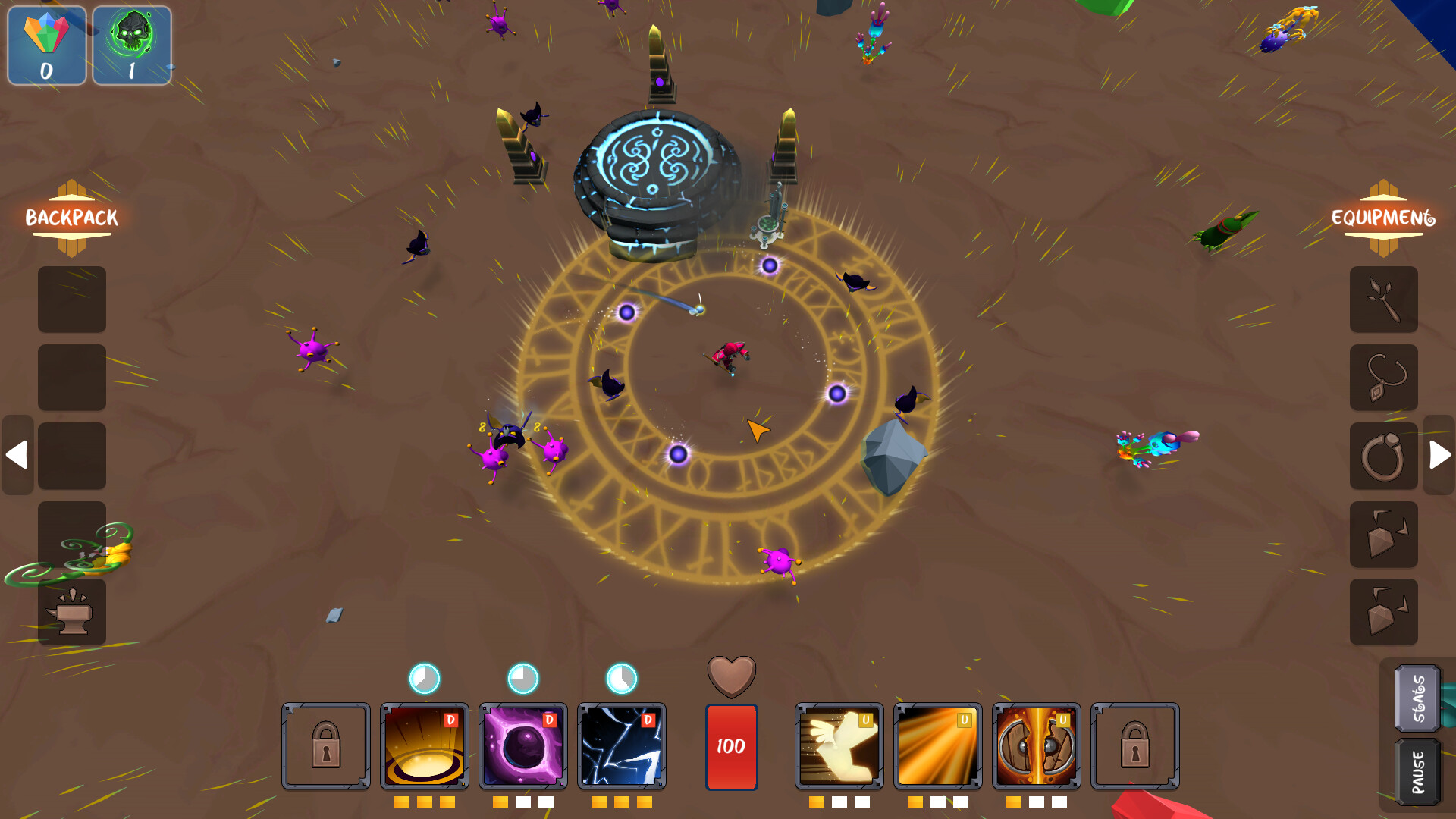Activate the blue lightning ability icon
The image size is (1456, 819).
click(622, 745)
